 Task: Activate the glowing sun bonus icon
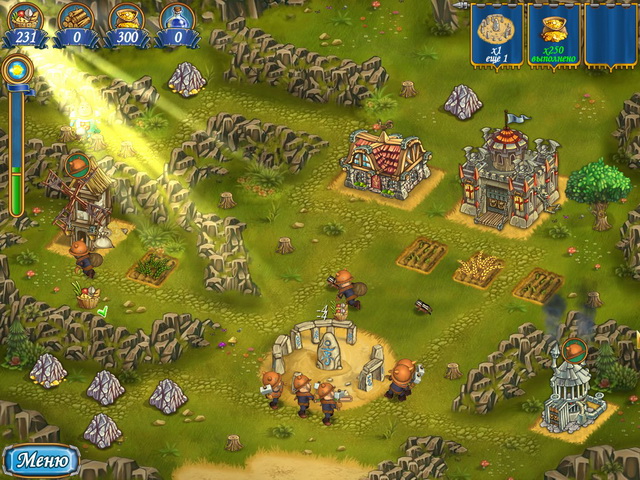point(16,69)
